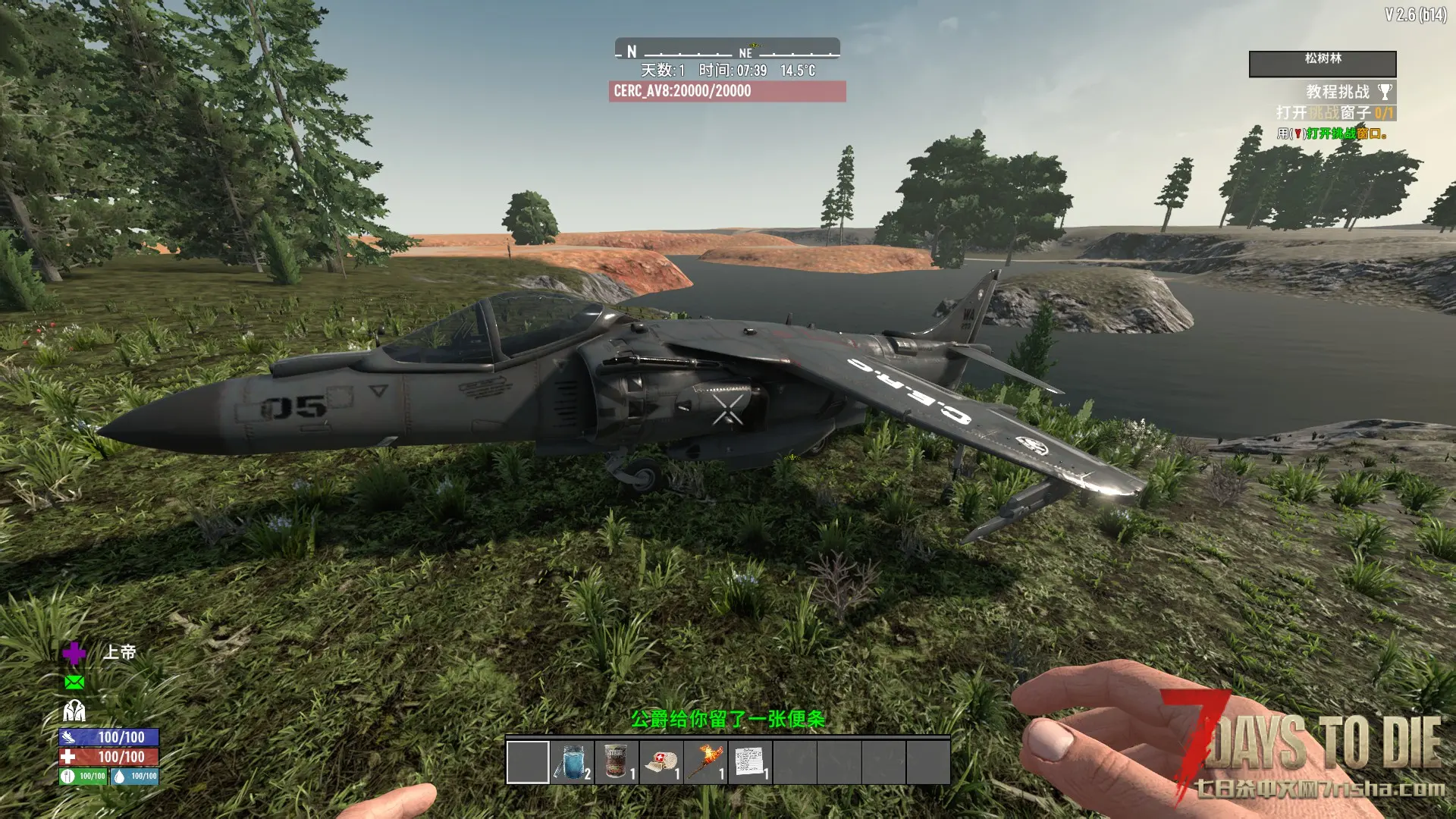
Task: Open the green envelope notification icon
Action: point(74,682)
